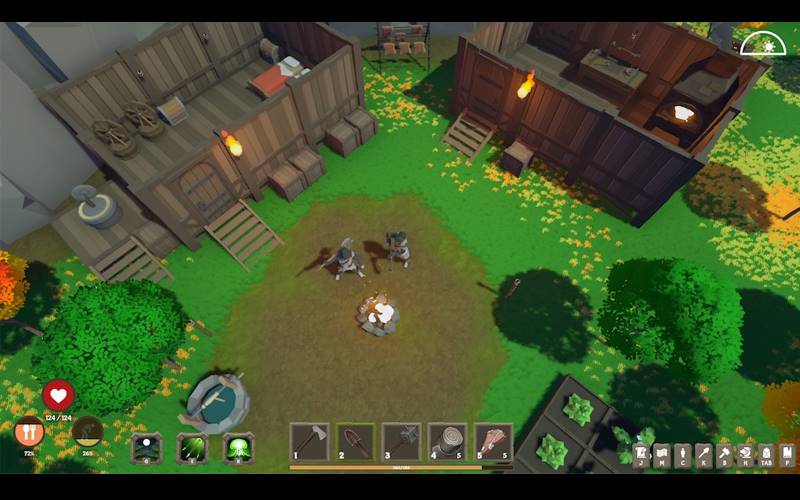Open the inventory backpack button labeled TAB
The image size is (800, 500).
coord(766,456)
